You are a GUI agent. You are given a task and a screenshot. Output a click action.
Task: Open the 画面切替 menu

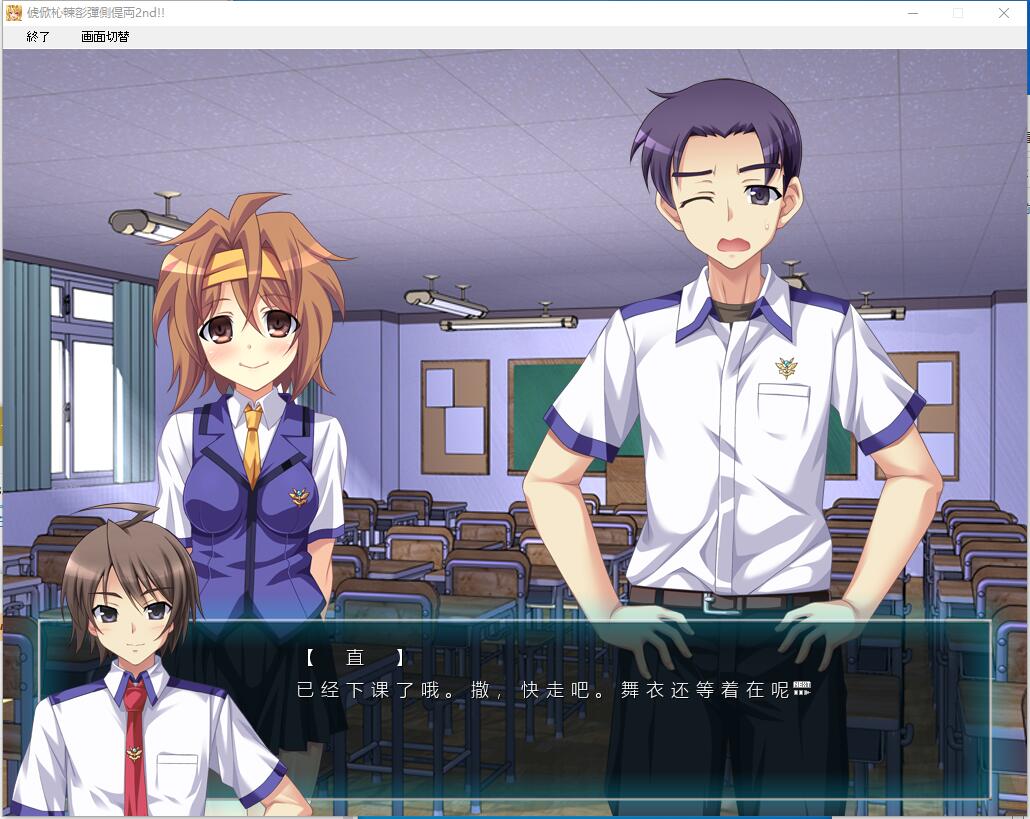coord(105,37)
